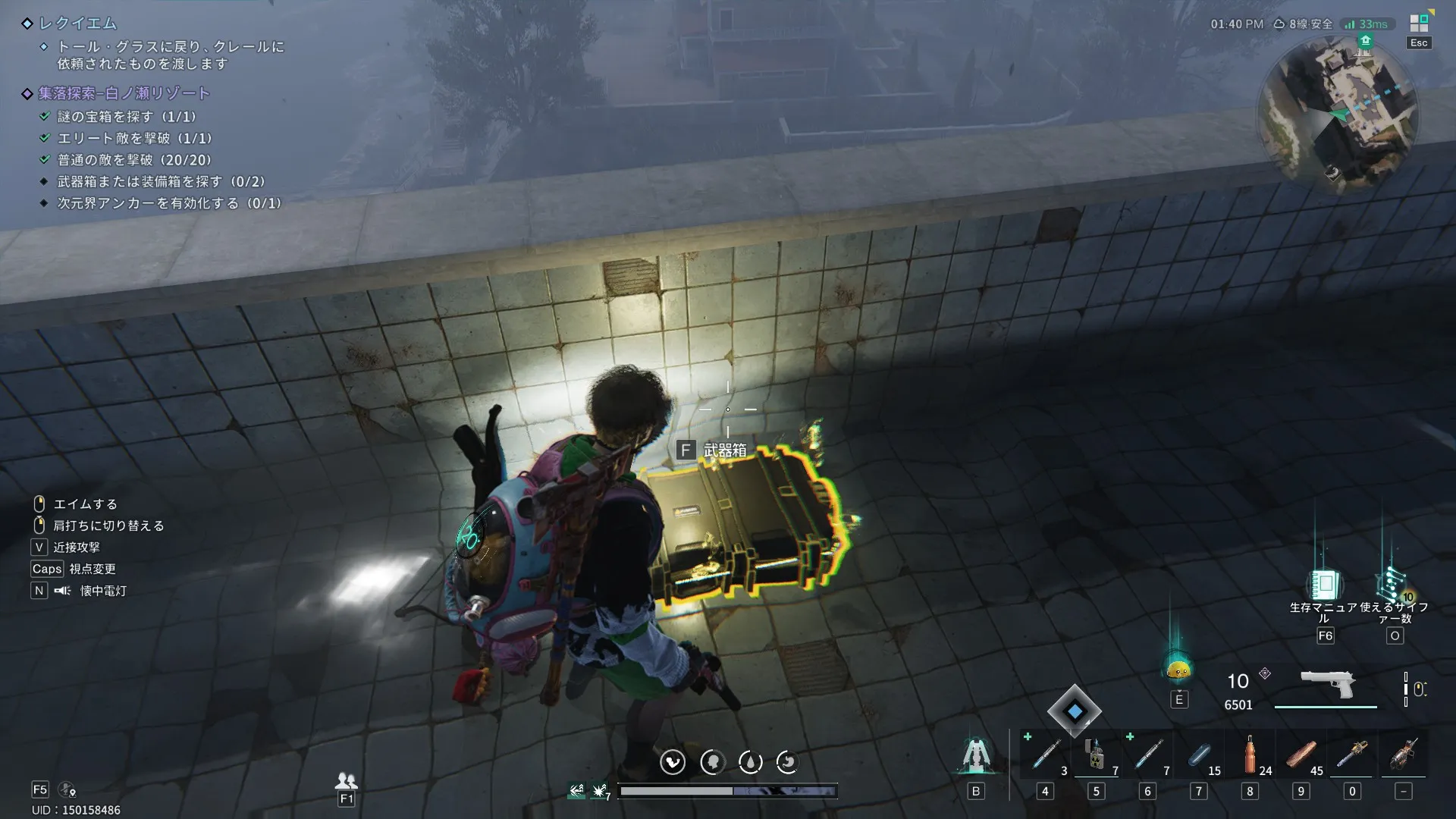The width and height of the screenshot is (1456, 819).
Task: Select the radiation lighter hotbar slot
Action: coord(1095,755)
